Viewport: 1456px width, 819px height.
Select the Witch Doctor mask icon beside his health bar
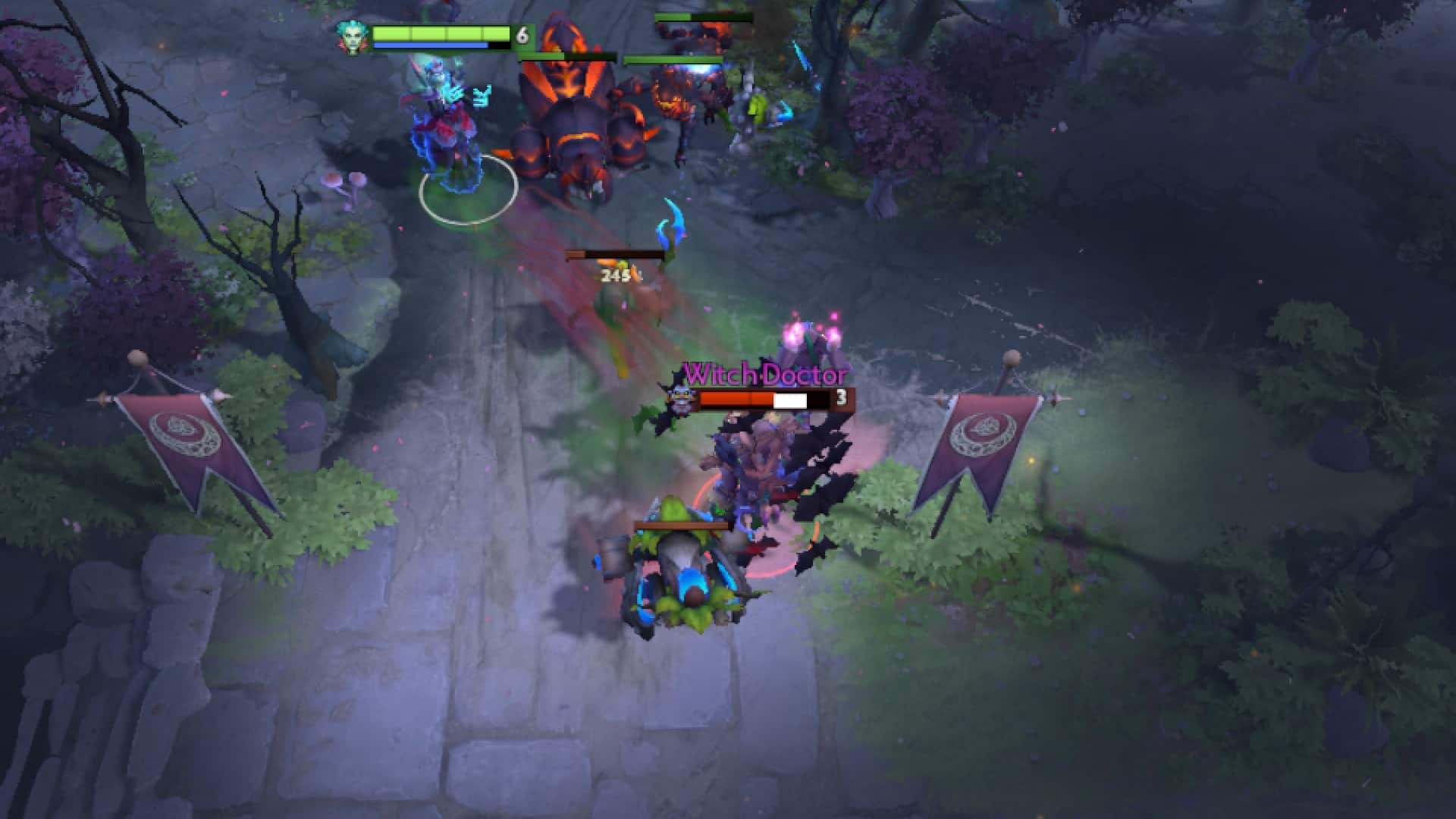[x=681, y=398]
